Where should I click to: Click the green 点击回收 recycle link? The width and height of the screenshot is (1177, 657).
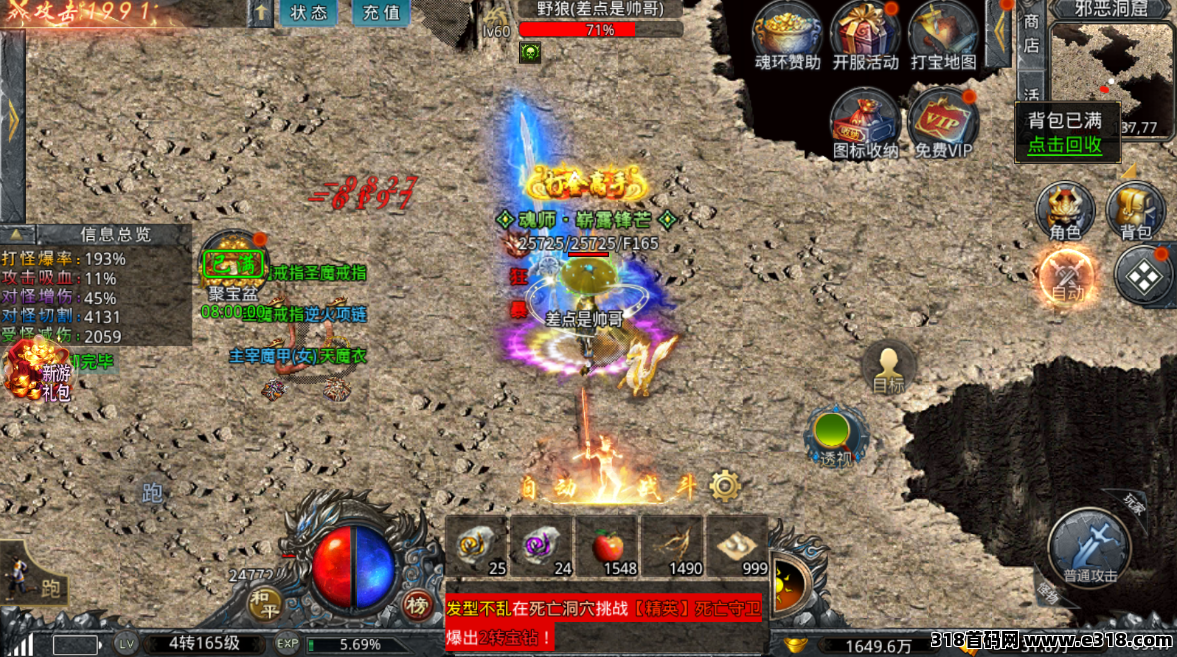point(1064,145)
